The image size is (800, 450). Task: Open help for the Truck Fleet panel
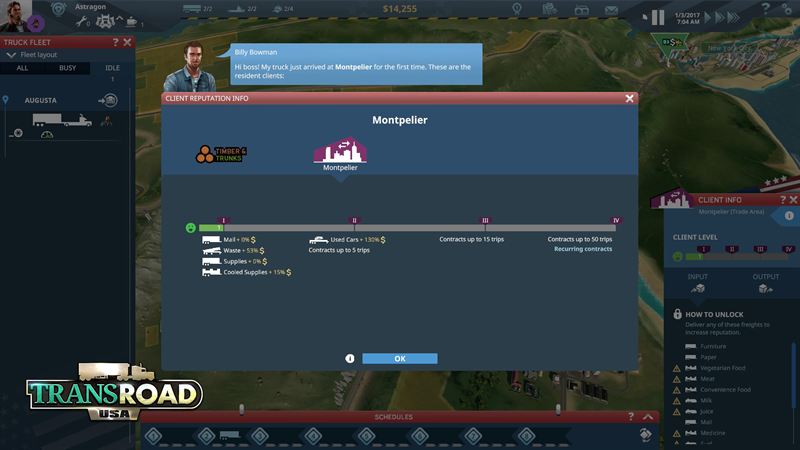pyautogui.click(x=116, y=42)
